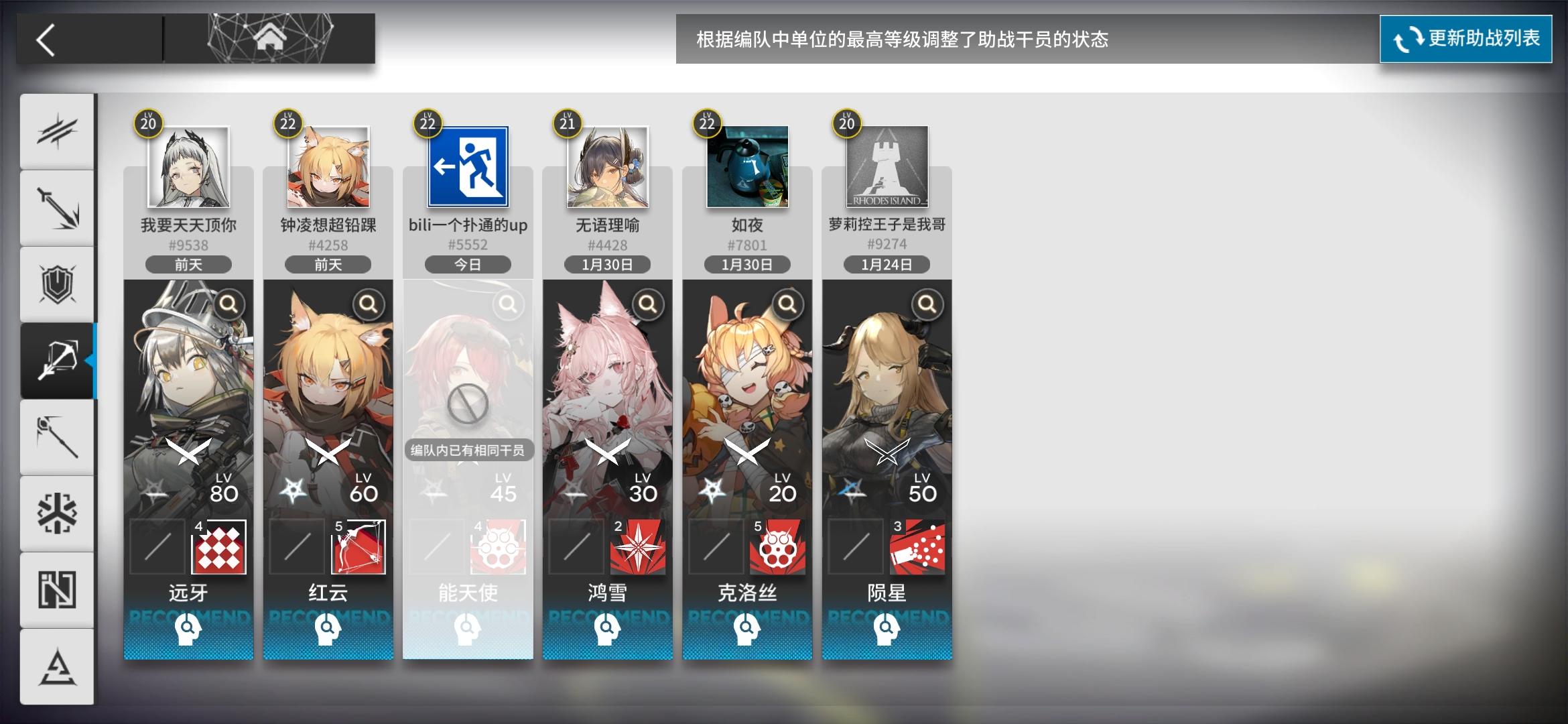Select the Caster staff class icon
Screen dimensions: 1568x724
(58, 436)
